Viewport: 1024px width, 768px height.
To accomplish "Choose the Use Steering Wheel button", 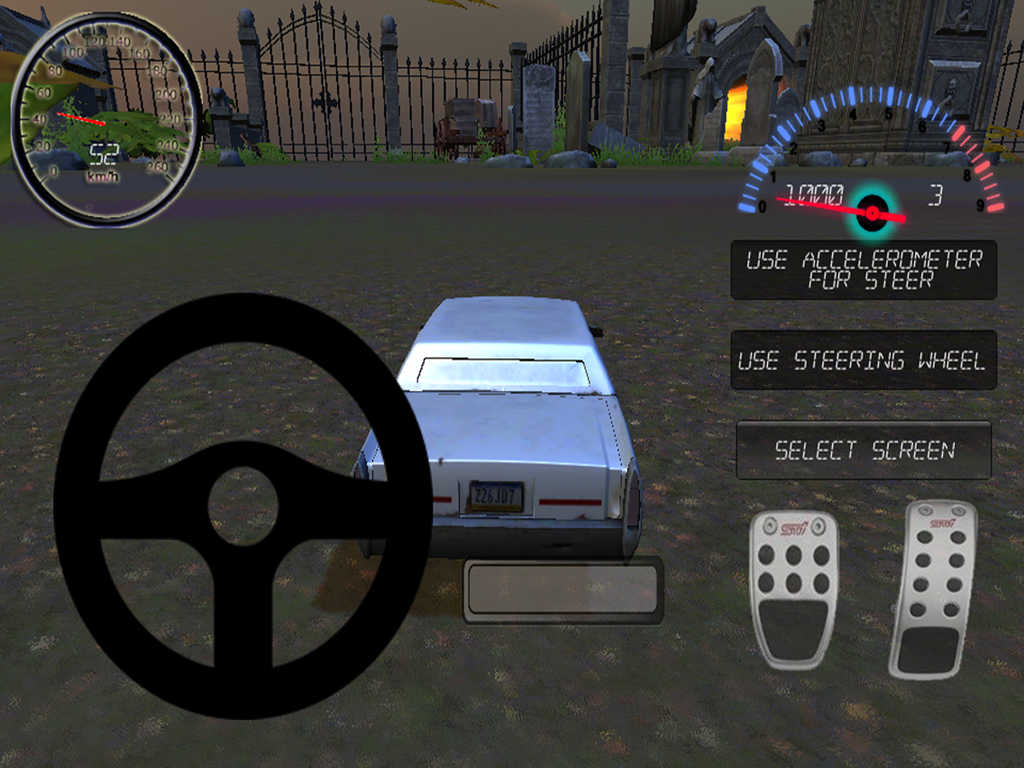I will (863, 360).
